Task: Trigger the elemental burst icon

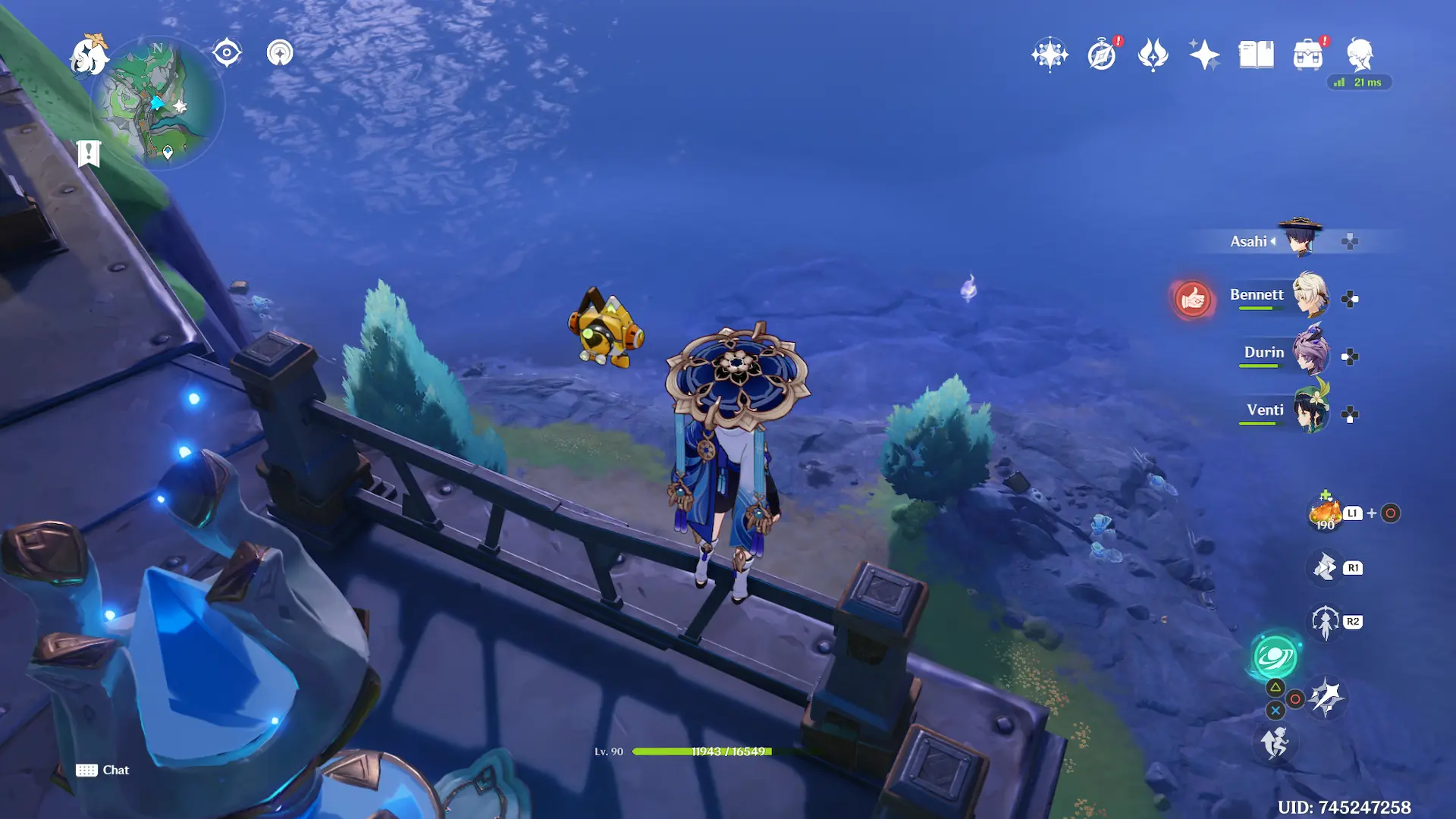Action: tap(1326, 697)
